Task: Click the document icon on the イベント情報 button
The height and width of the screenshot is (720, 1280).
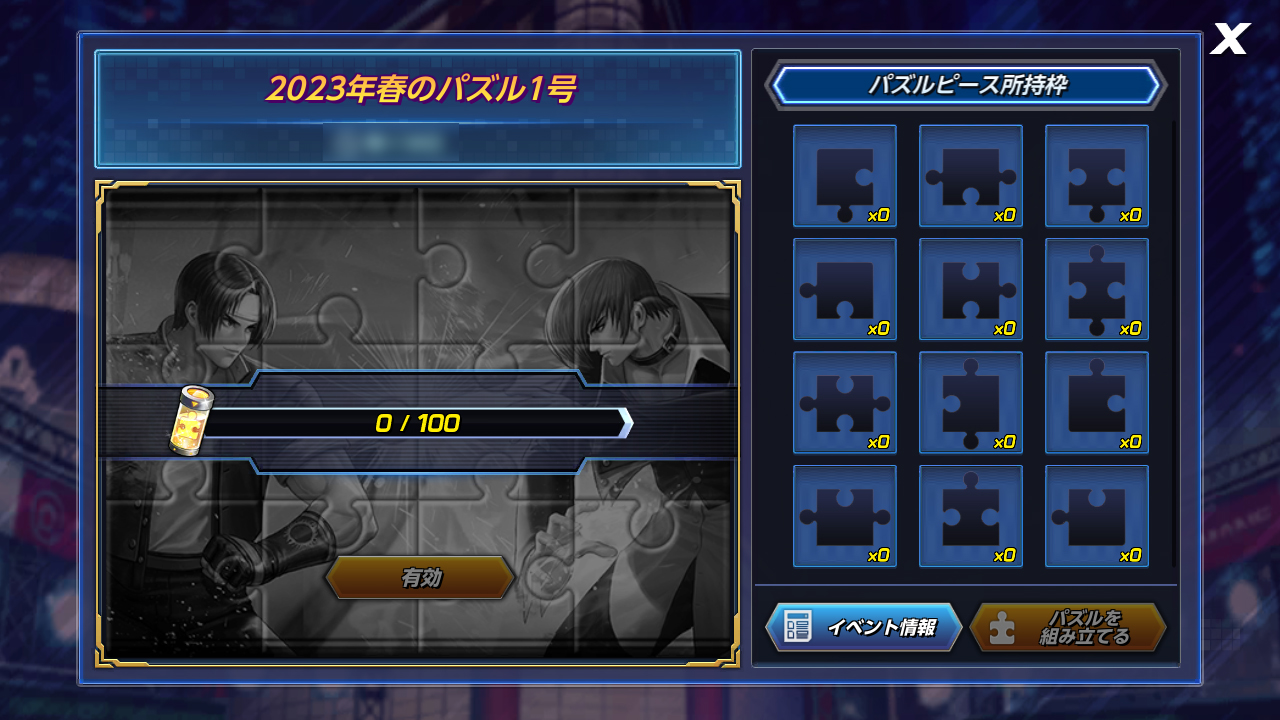Action: tap(797, 627)
